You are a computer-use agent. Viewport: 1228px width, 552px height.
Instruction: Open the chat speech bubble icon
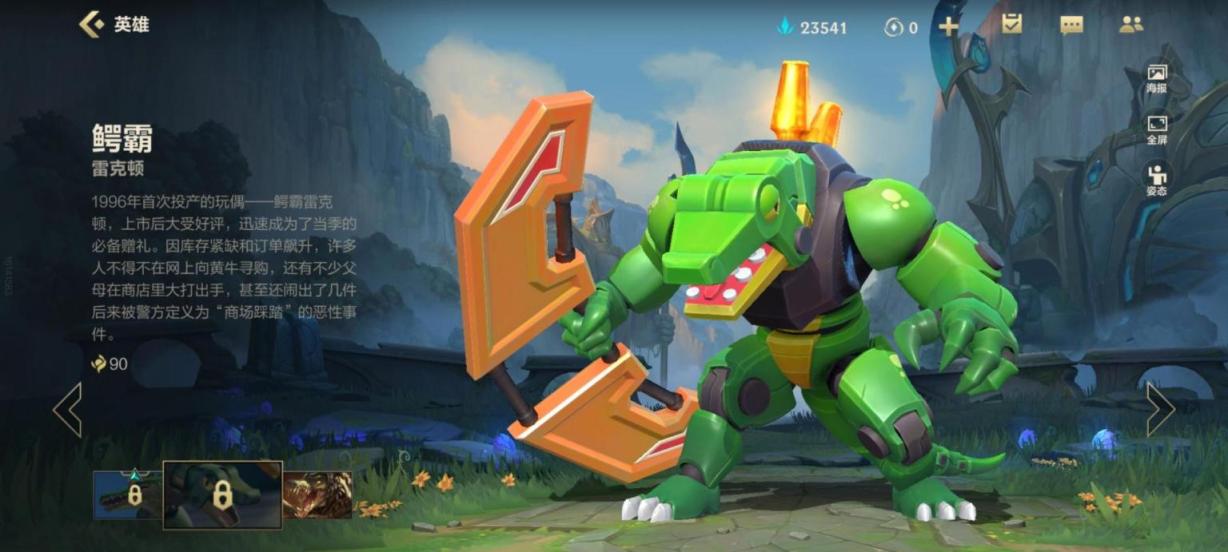coord(1071,26)
